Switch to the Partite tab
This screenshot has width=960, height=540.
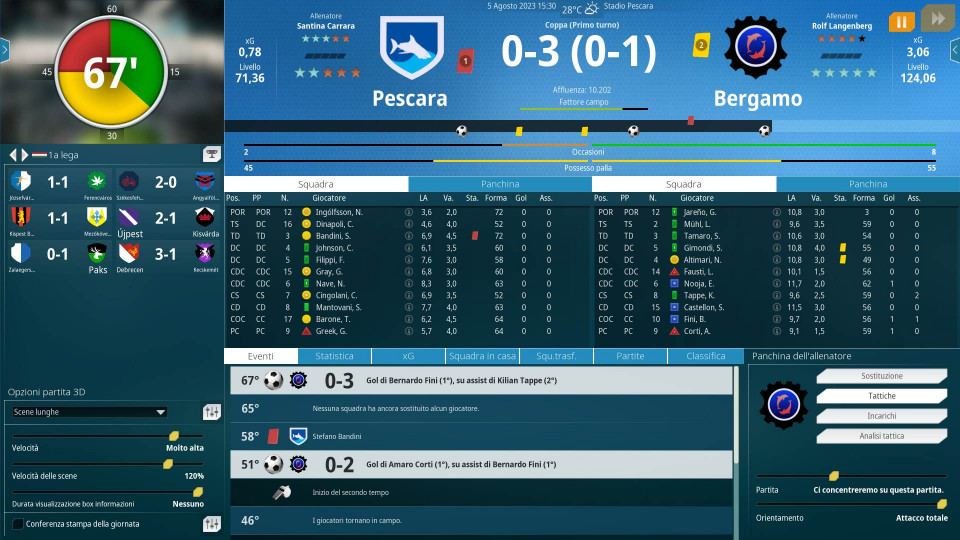pyautogui.click(x=630, y=356)
